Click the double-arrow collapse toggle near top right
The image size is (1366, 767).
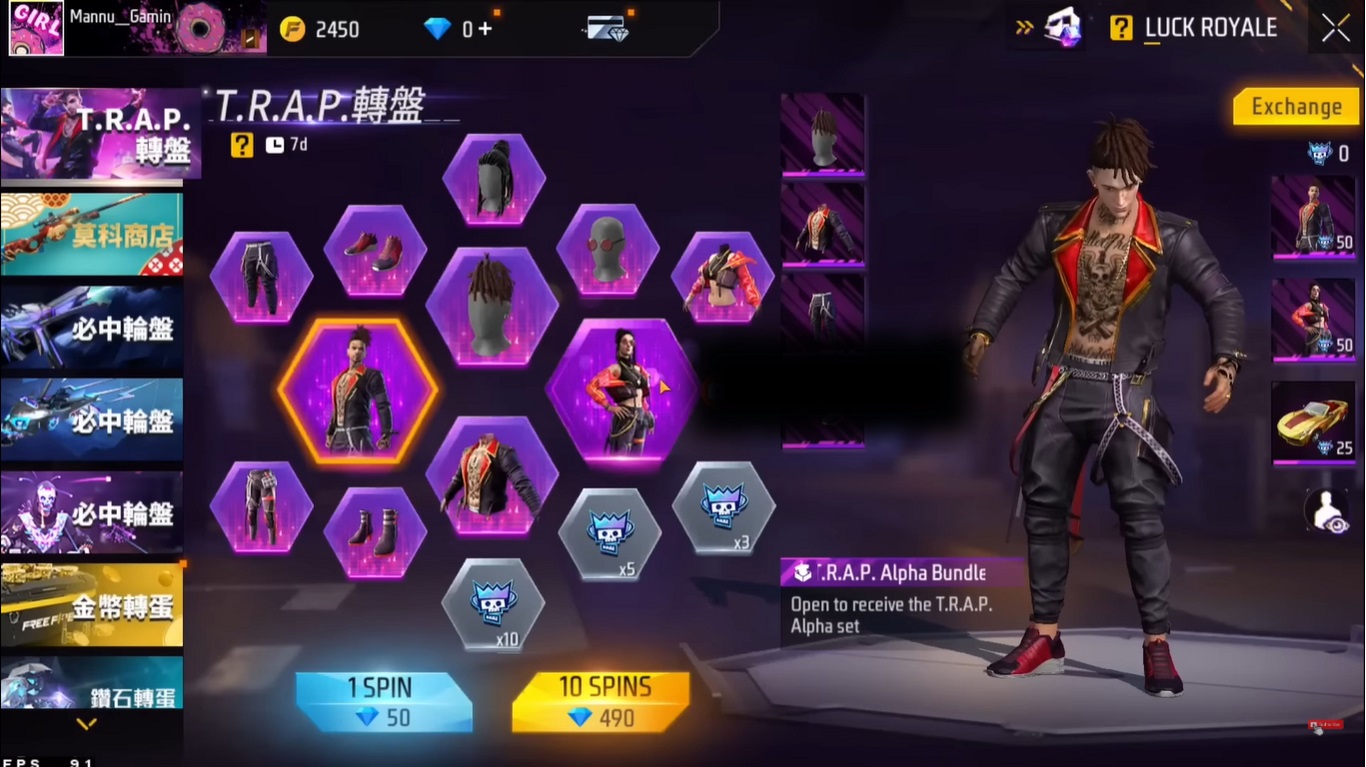[1022, 27]
